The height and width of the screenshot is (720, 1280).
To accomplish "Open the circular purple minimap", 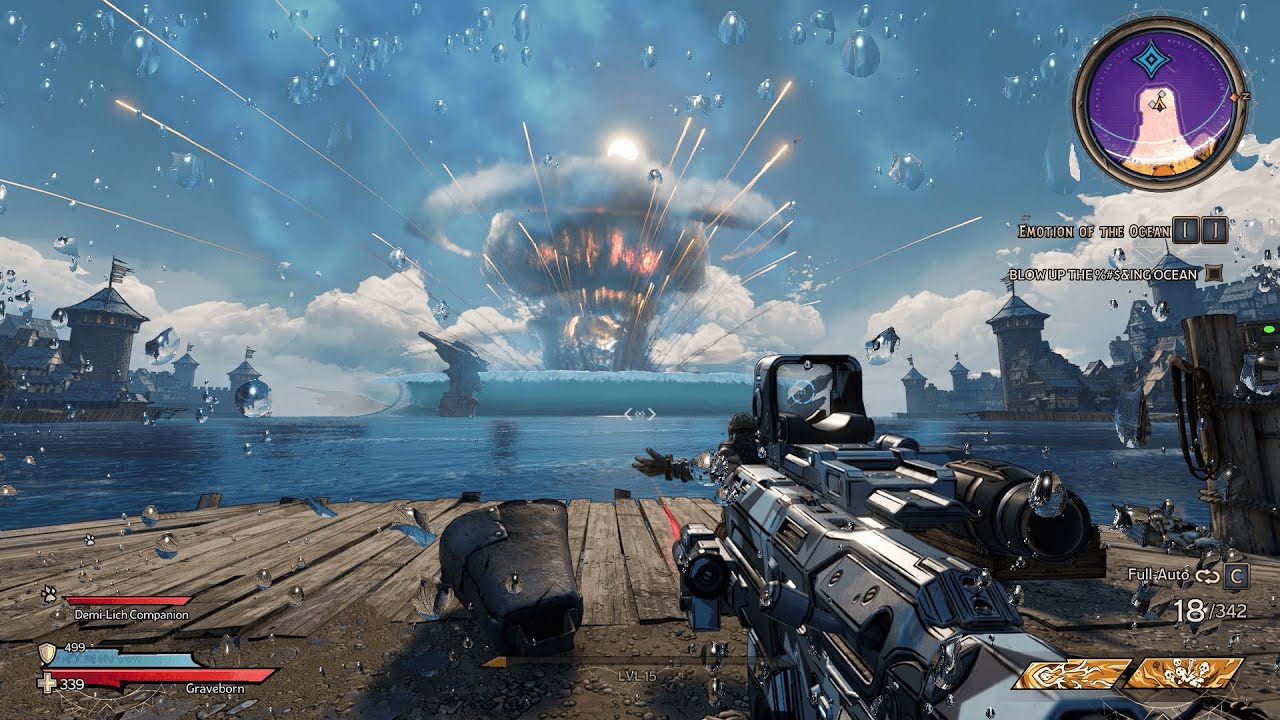I will tap(1160, 103).
